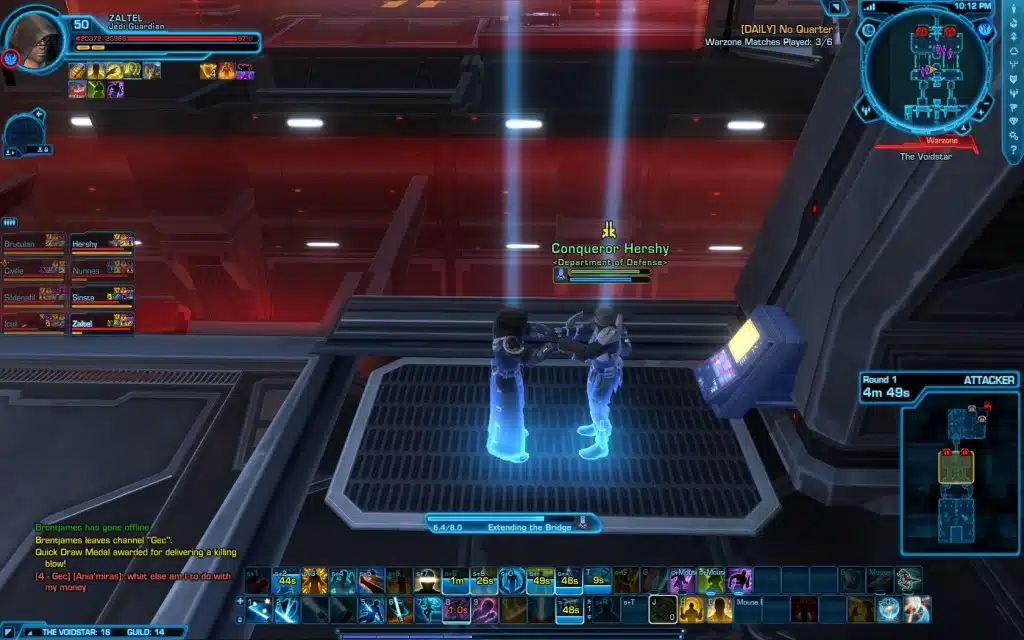The height and width of the screenshot is (640, 1024).
Task: Select the No Quarter daily mission tracker
Action: point(786,30)
